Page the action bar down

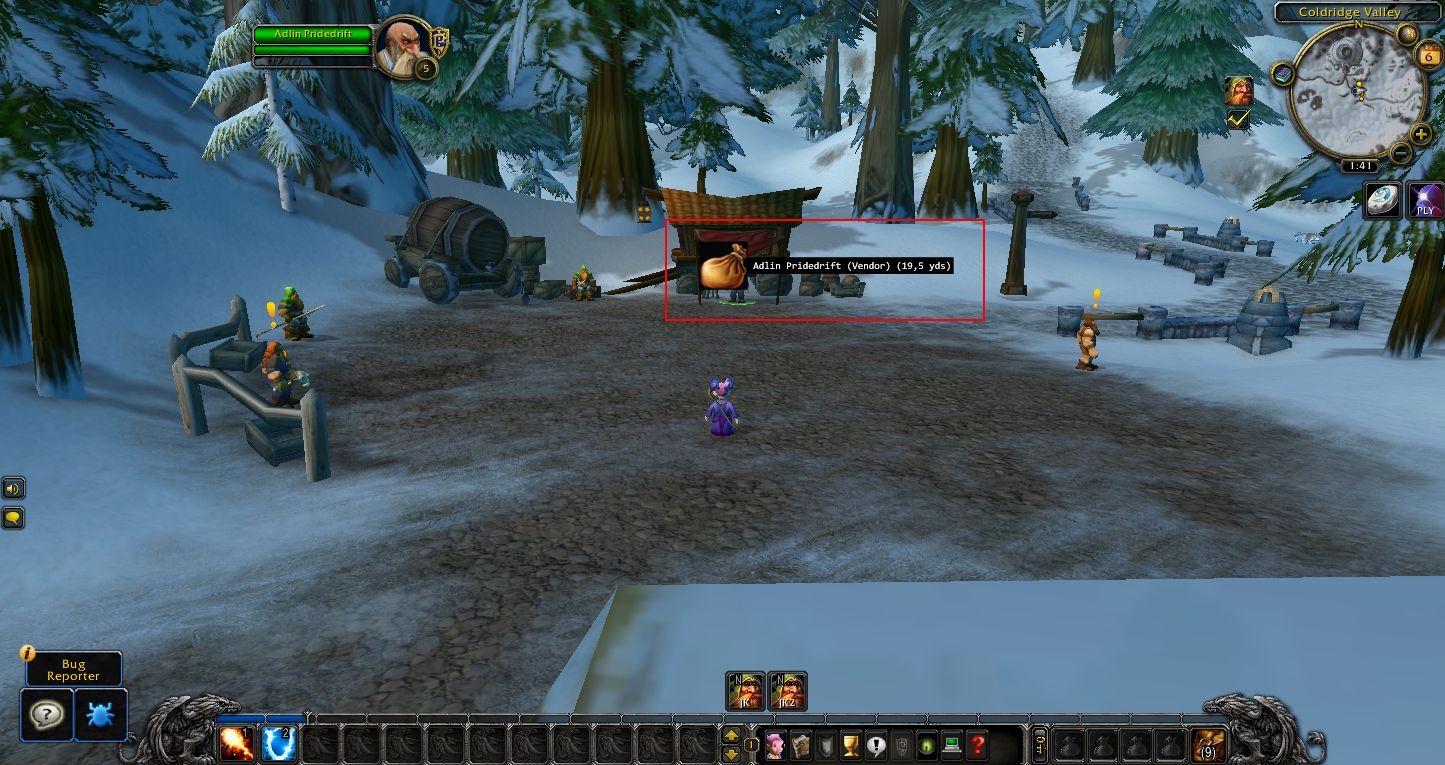[731, 754]
